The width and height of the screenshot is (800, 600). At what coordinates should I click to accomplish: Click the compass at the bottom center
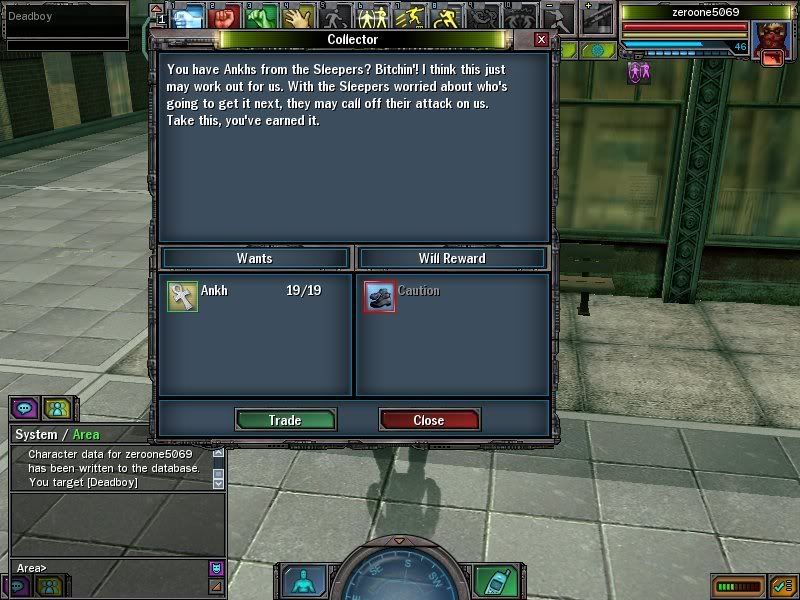[399, 580]
